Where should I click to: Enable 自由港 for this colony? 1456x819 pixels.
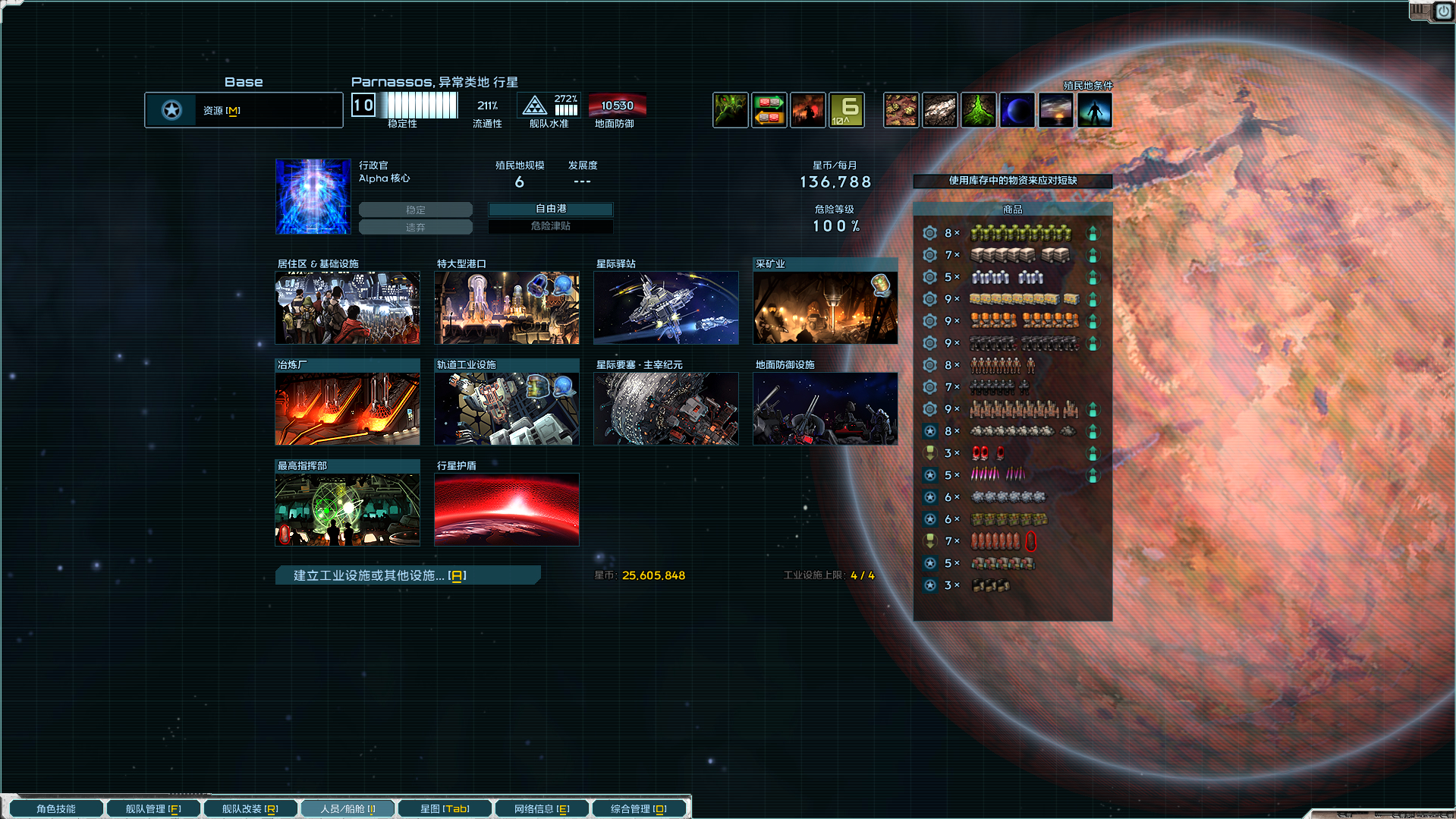(551, 209)
